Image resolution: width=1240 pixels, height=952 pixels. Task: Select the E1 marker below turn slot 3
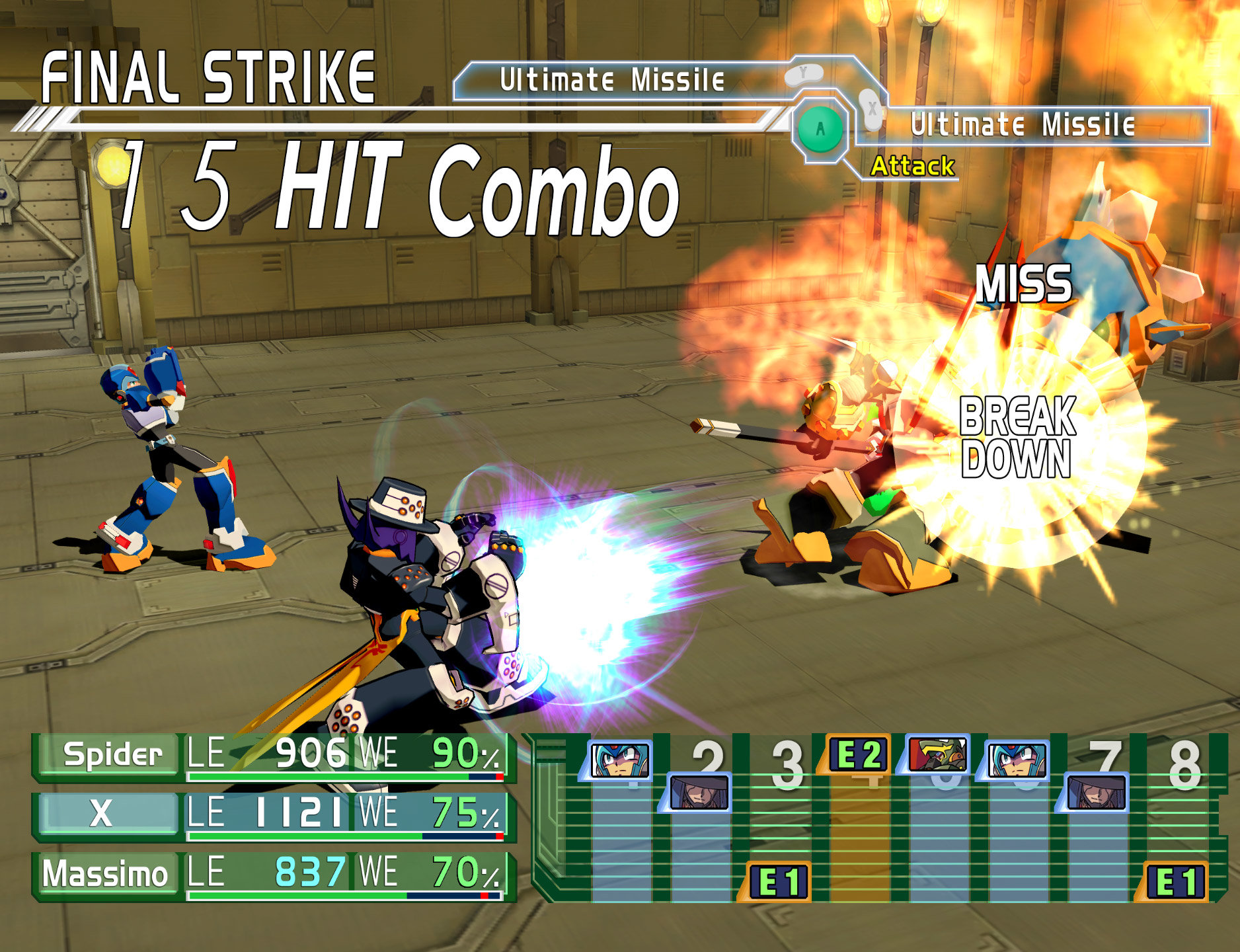click(x=778, y=881)
